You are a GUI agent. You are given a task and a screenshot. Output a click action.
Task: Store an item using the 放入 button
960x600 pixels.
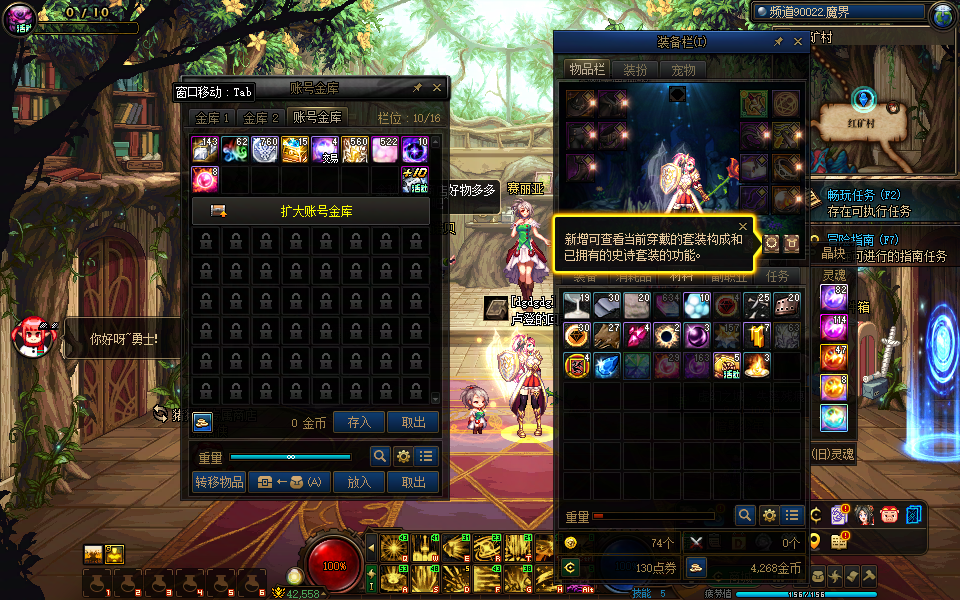[x=359, y=482]
